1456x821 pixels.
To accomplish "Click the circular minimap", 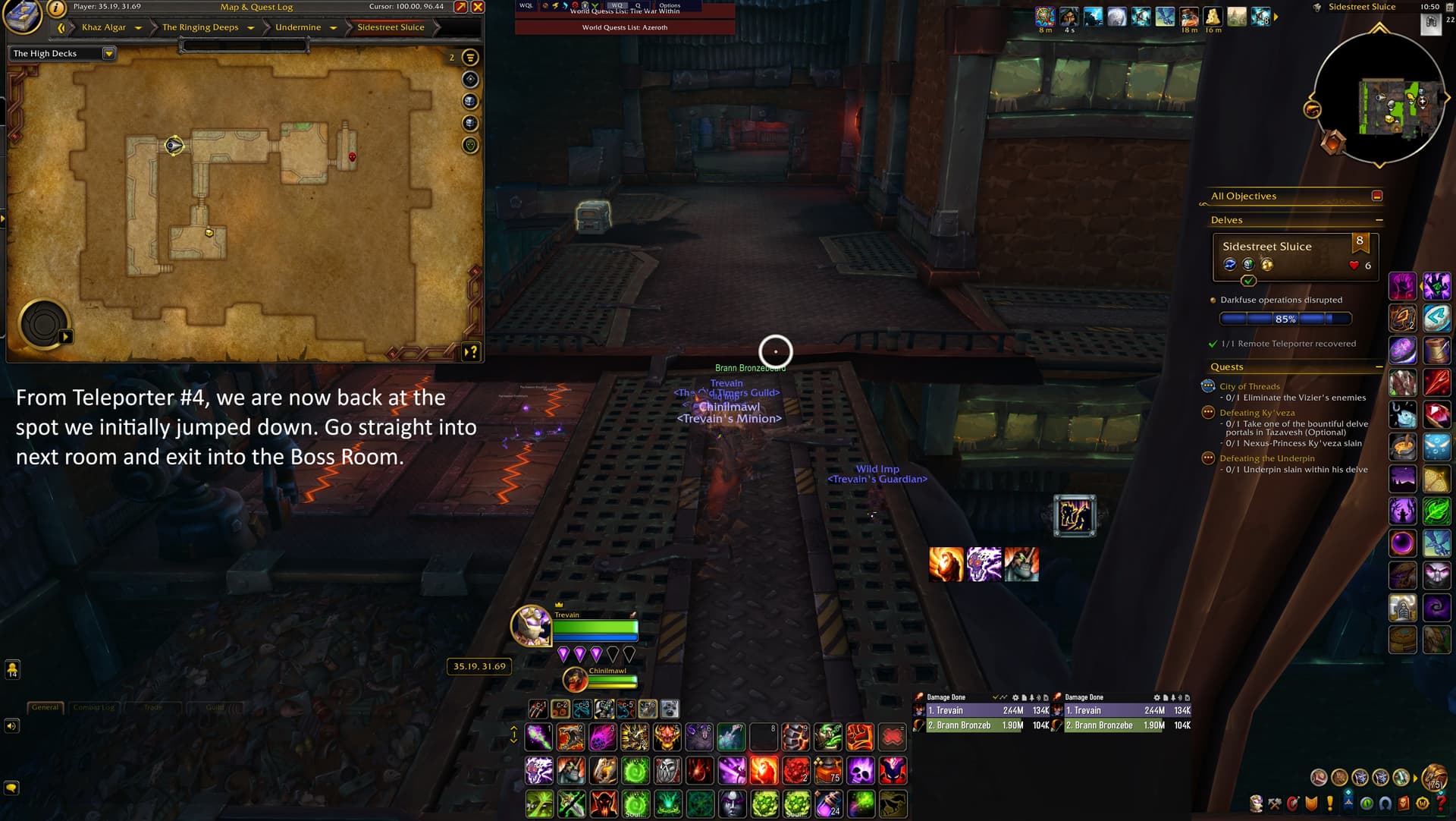I will pos(1379,99).
